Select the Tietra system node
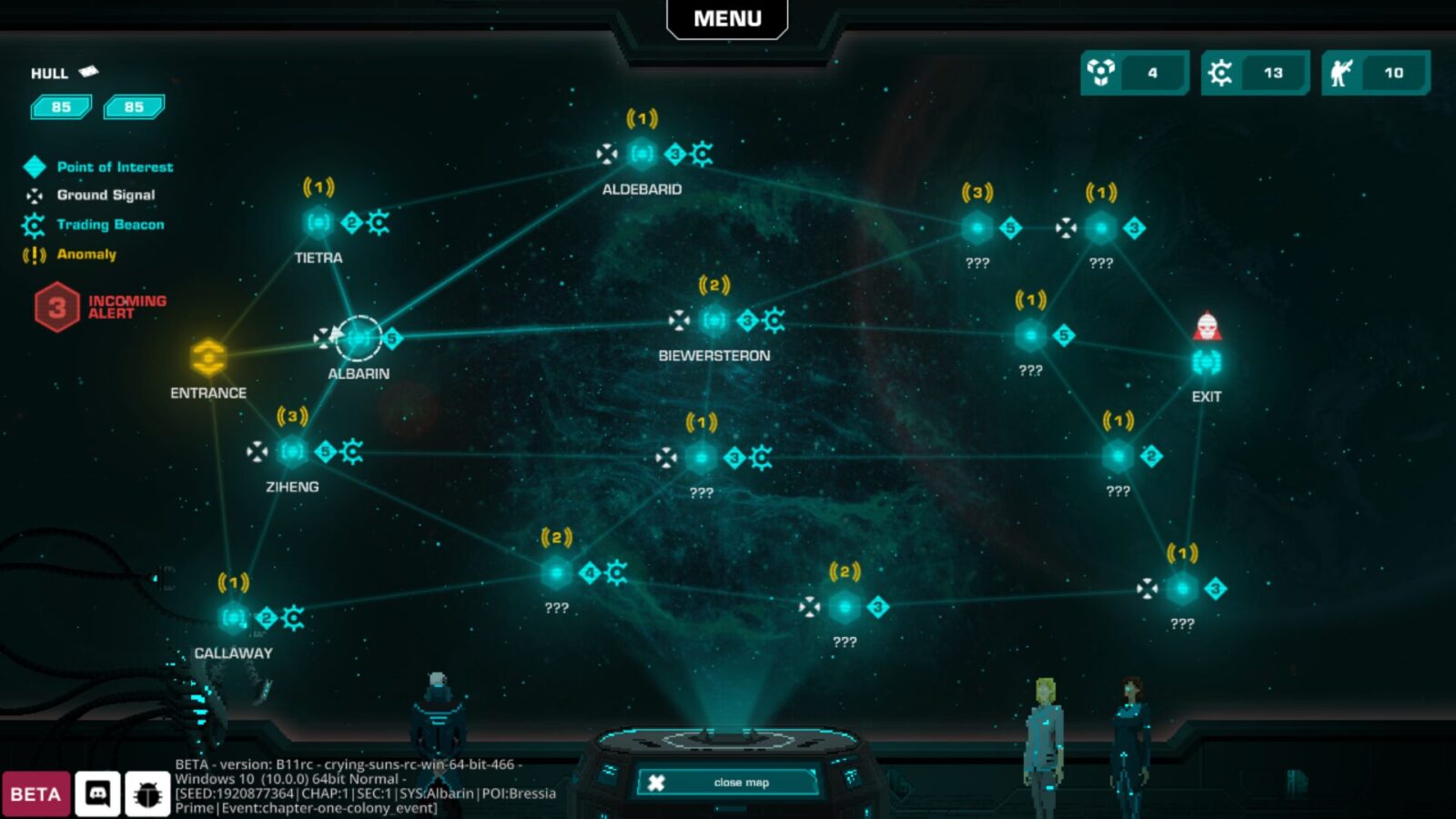Image resolution: width=1456 pixels, height=819 pixels. 318,222
